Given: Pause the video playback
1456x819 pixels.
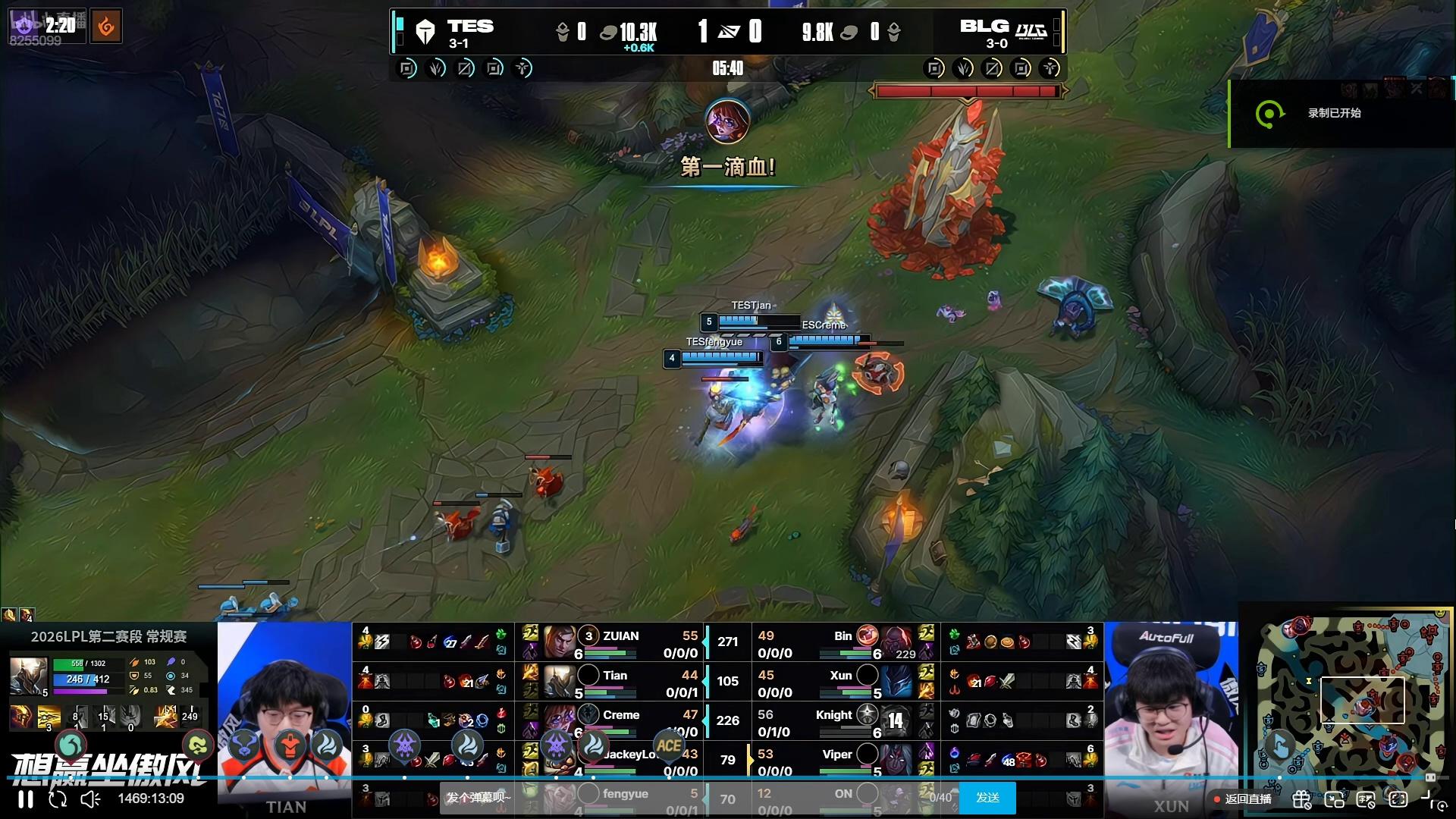Looking at the screenshot, I should (x=26, y=799).
